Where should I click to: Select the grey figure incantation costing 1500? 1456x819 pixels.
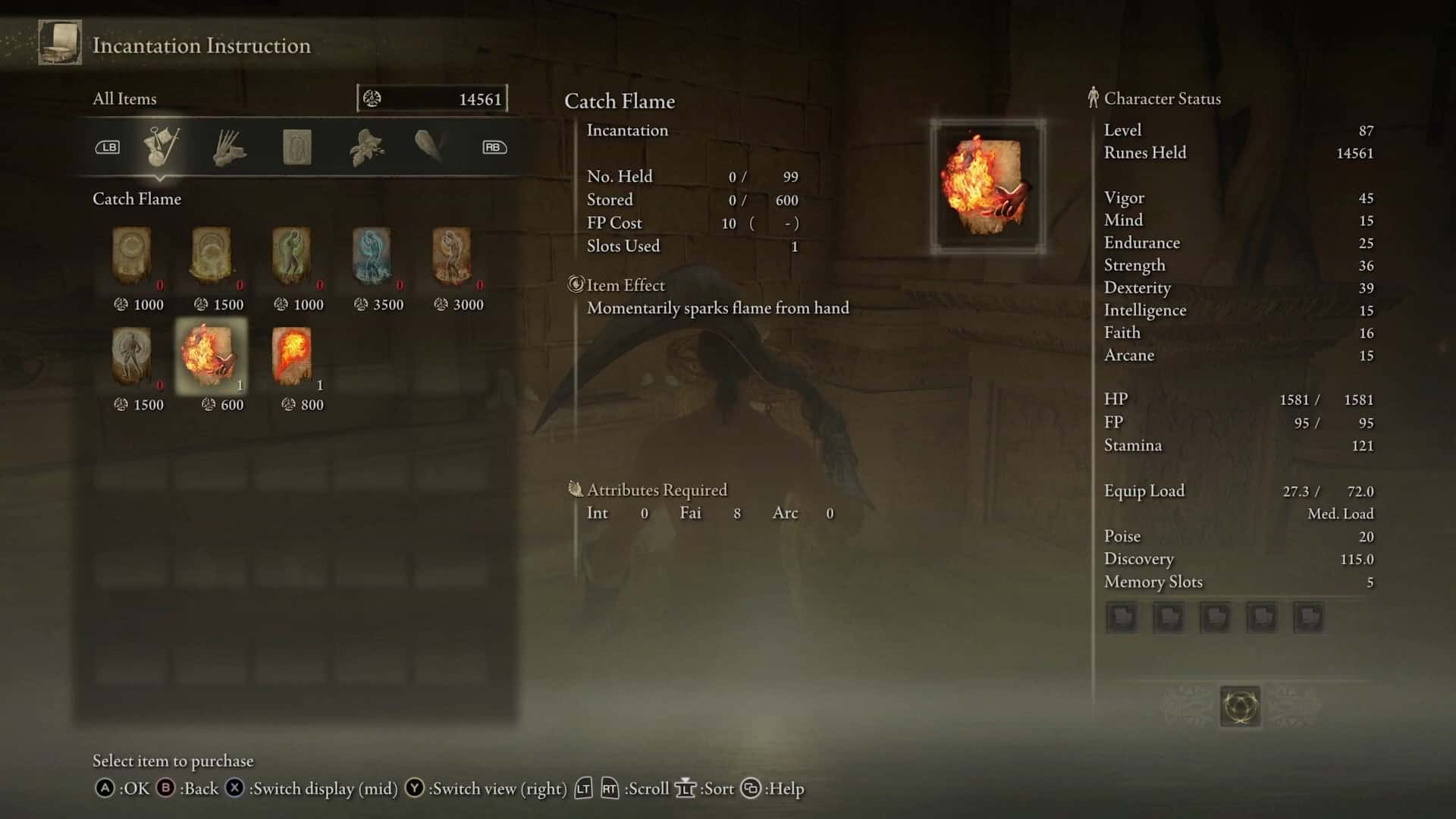[132, 355]
